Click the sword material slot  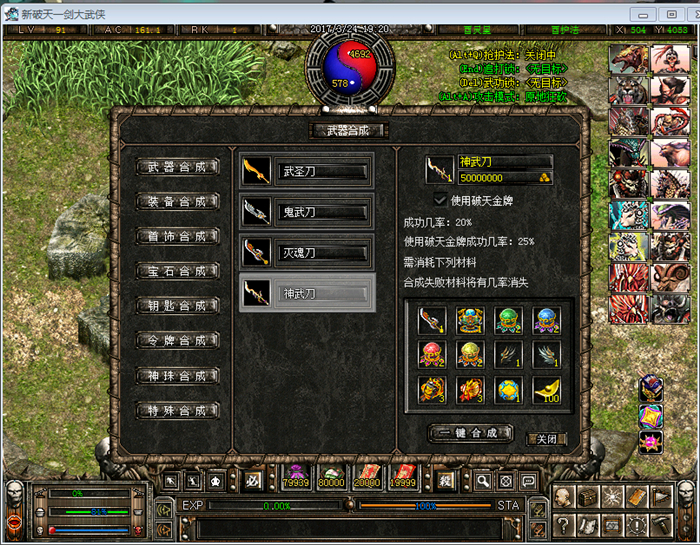click(x=431, y=320)
